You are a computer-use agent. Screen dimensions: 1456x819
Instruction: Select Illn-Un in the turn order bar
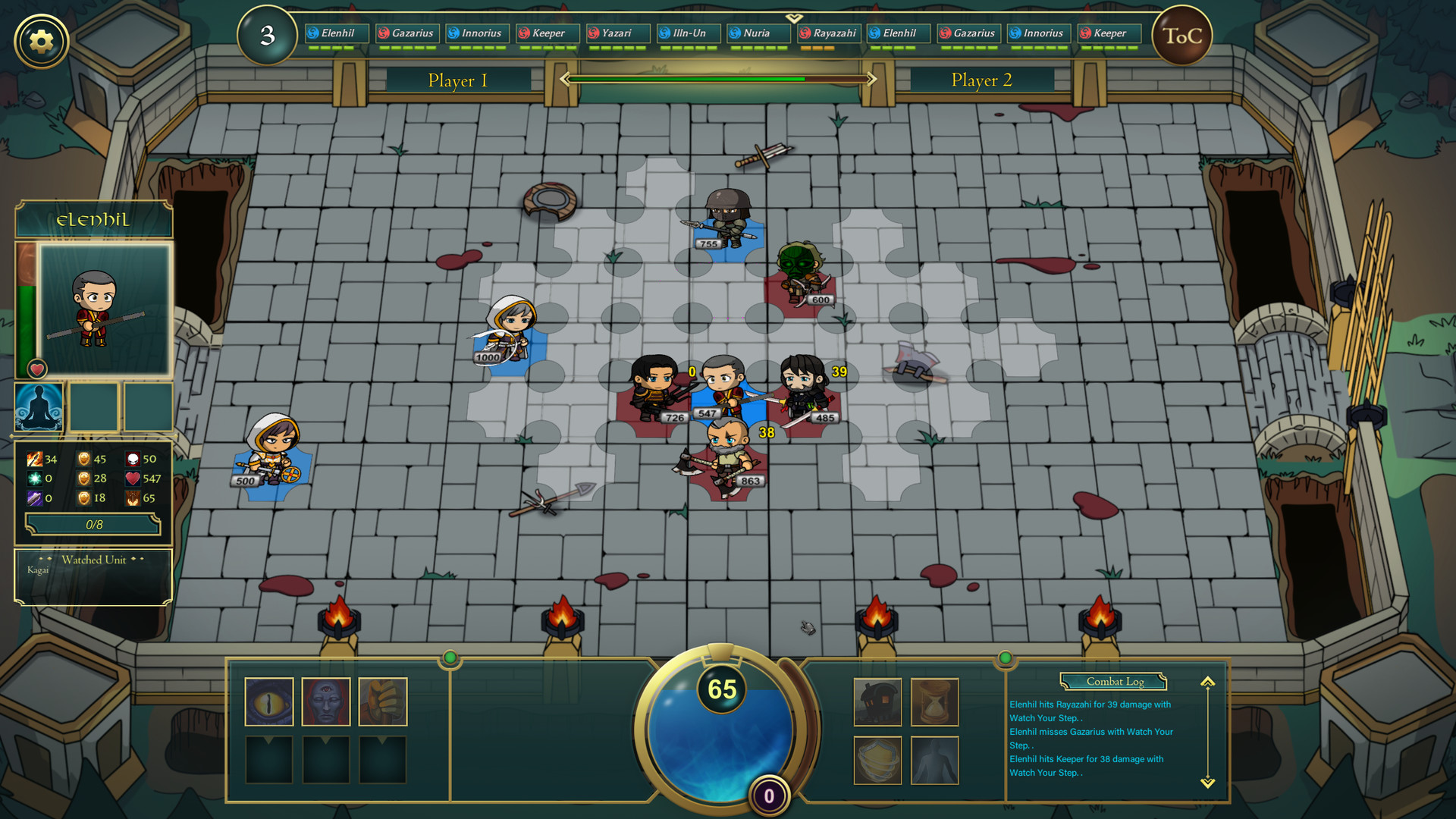[x=688, y=33]
